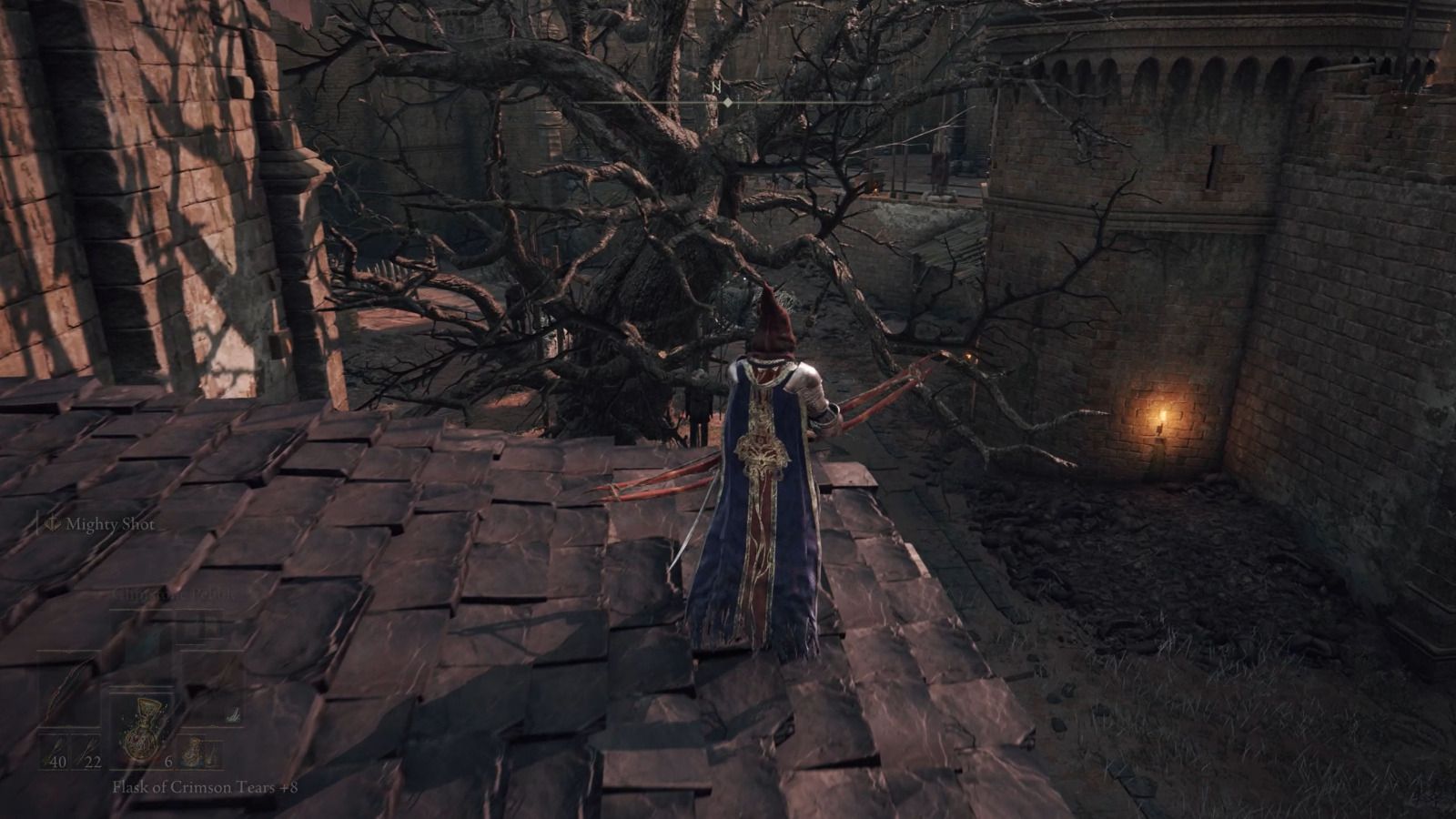Click the arrow slot showing 40 count
1456x819 pixels.
pyautogui.click(x=55, y=752)
